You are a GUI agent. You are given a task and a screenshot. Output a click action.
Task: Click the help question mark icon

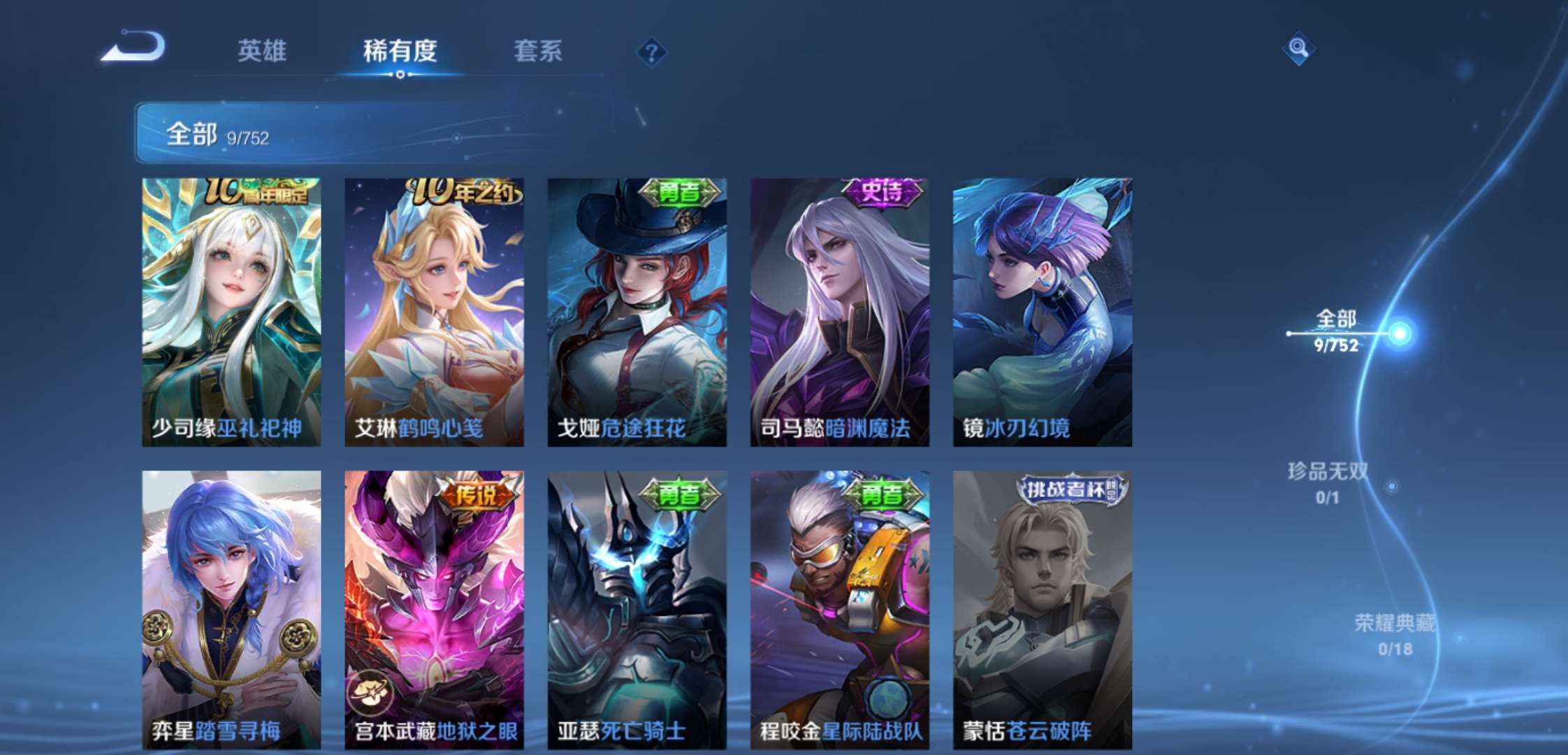pos(651,50)
